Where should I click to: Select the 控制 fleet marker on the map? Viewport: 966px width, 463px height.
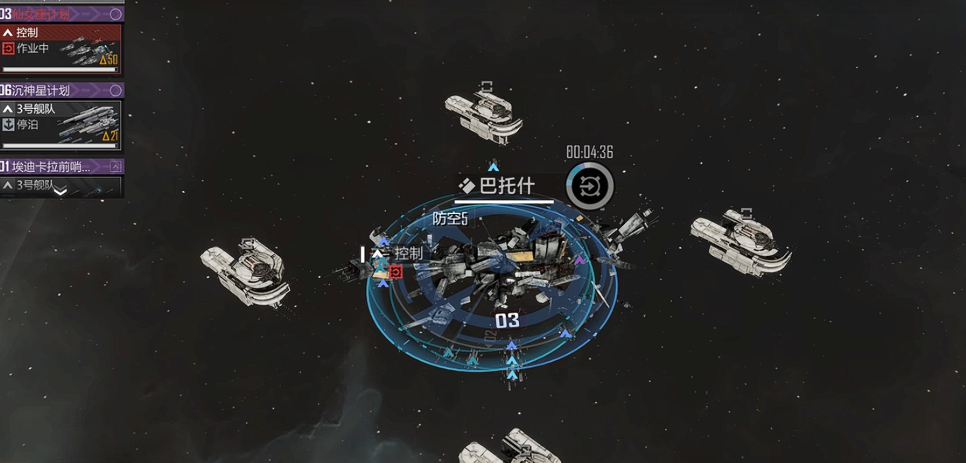click(398, 254)
